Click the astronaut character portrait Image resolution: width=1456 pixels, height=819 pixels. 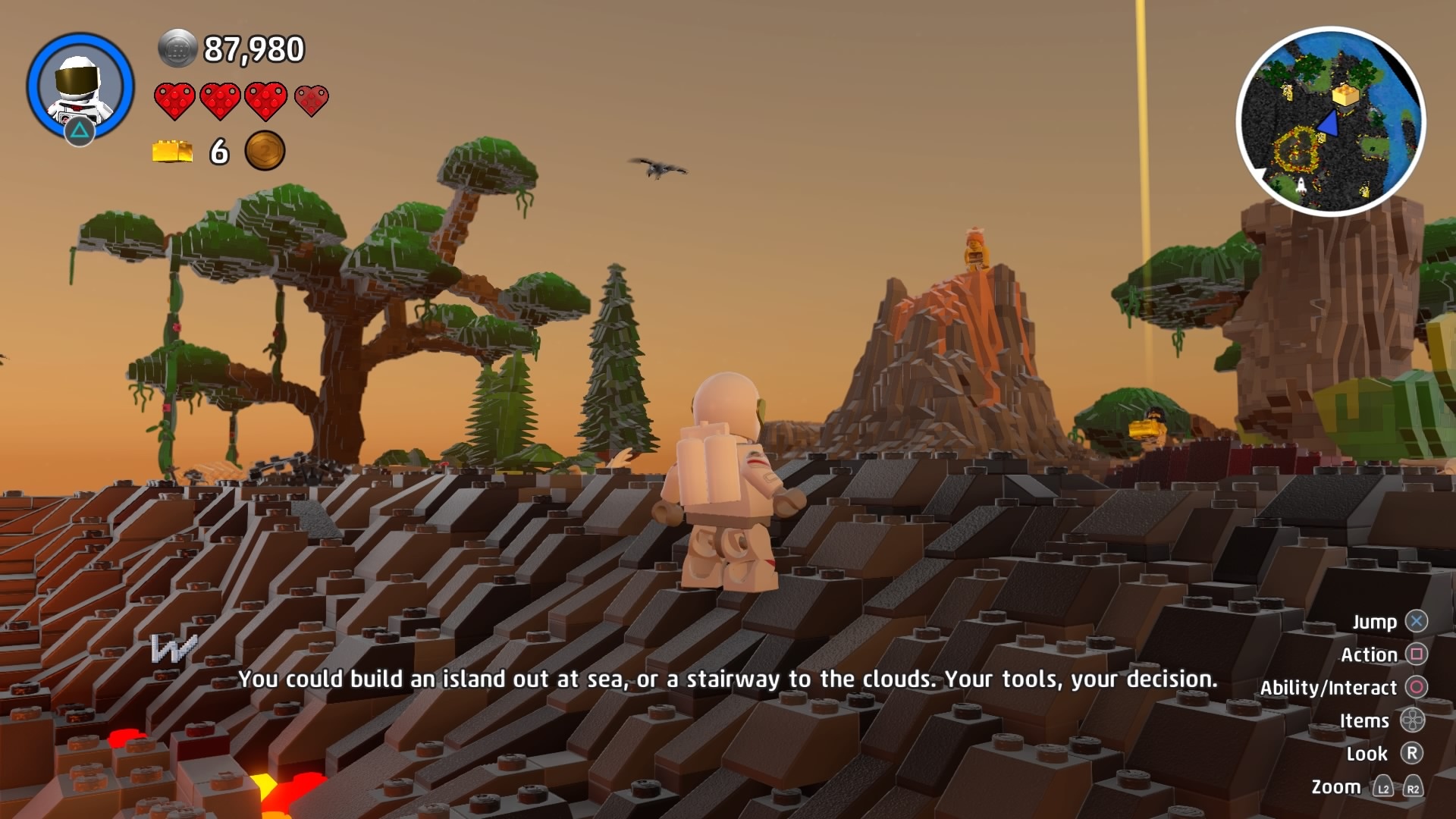[80, 86]
